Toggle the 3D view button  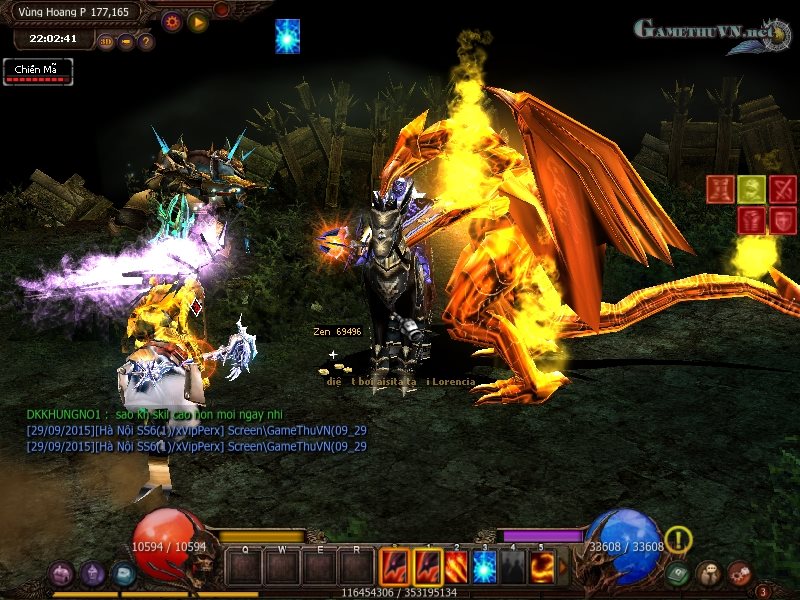point(106,42)
